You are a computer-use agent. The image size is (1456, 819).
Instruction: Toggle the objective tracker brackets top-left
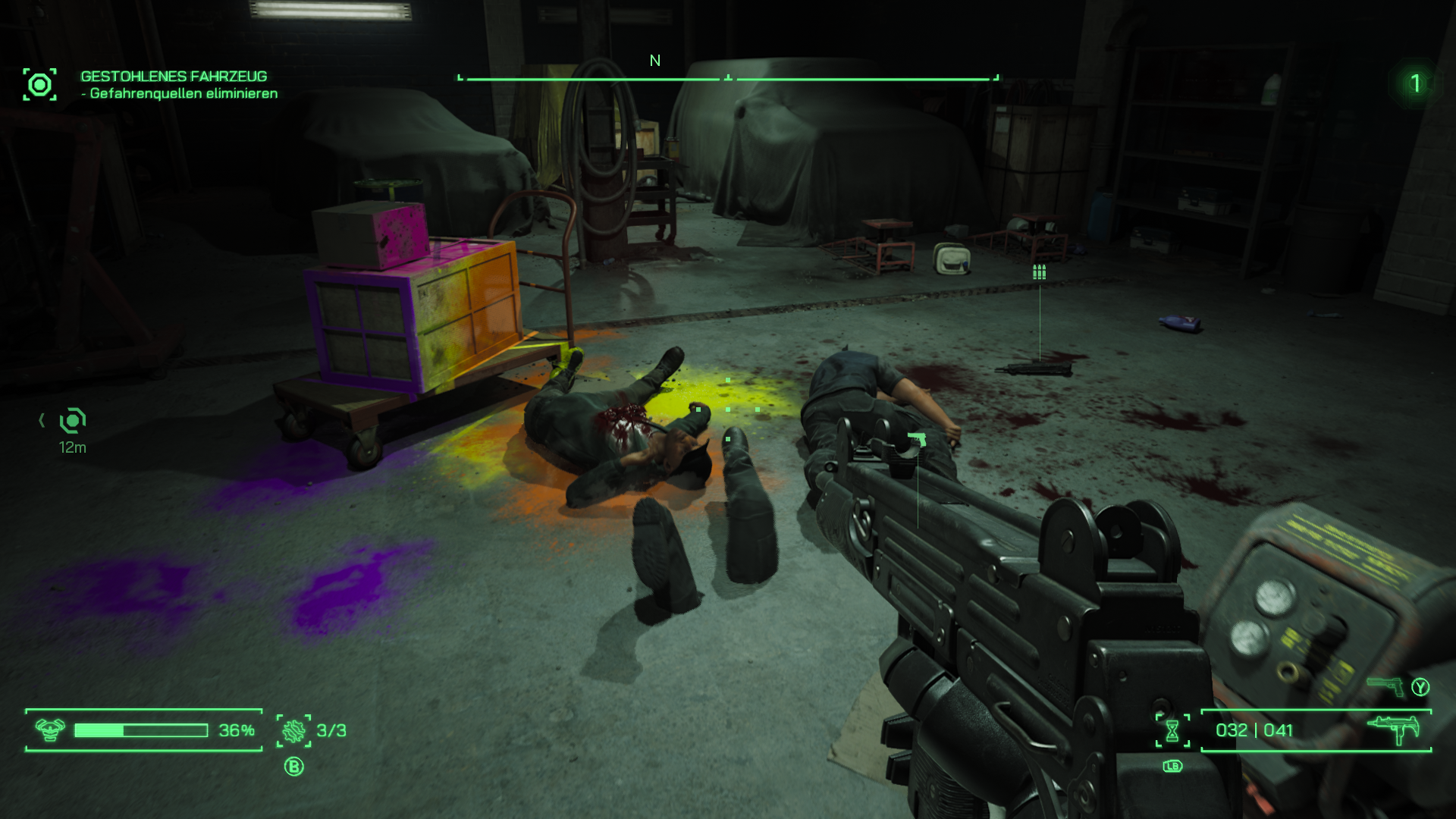coord(41,85)
